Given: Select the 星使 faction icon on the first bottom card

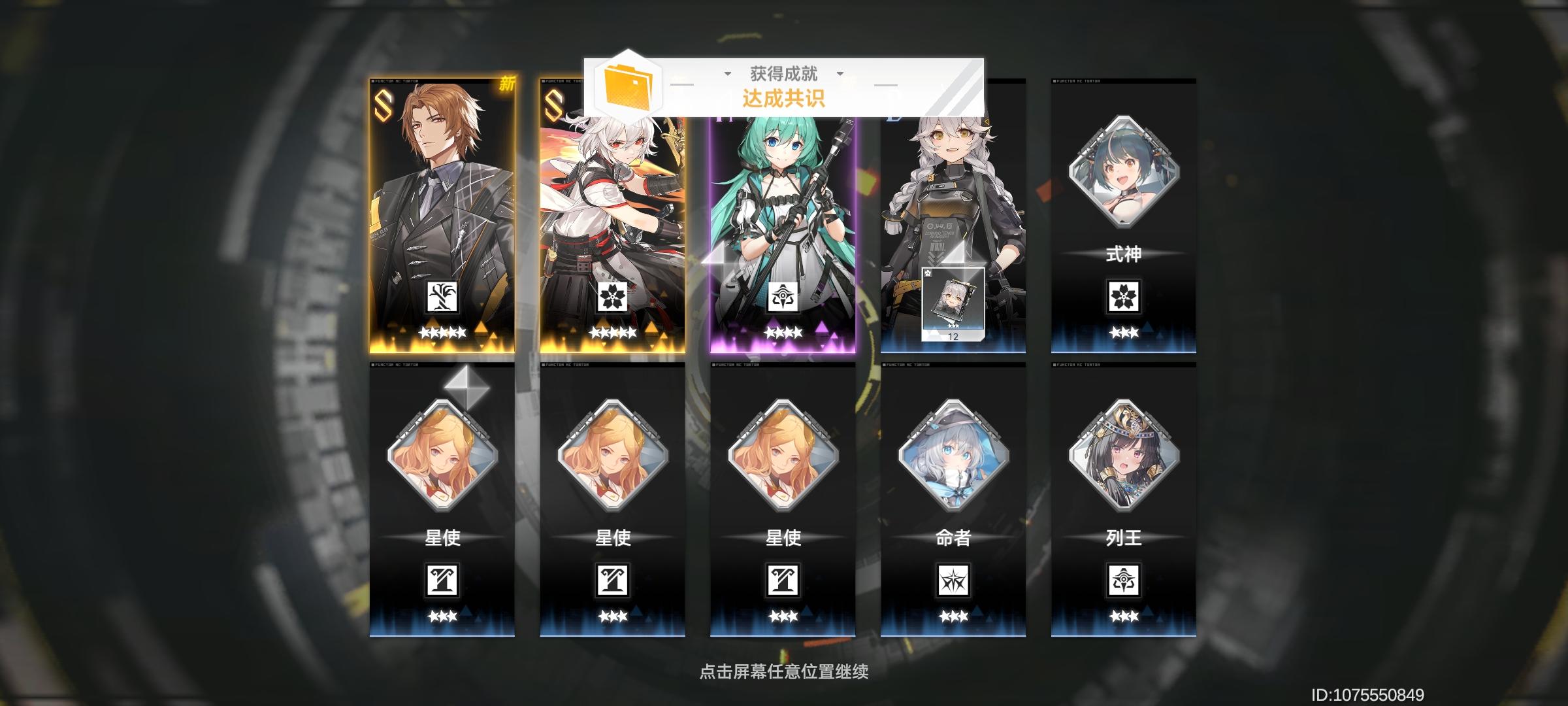Looking at the screenshot, I should click(444, 582).
